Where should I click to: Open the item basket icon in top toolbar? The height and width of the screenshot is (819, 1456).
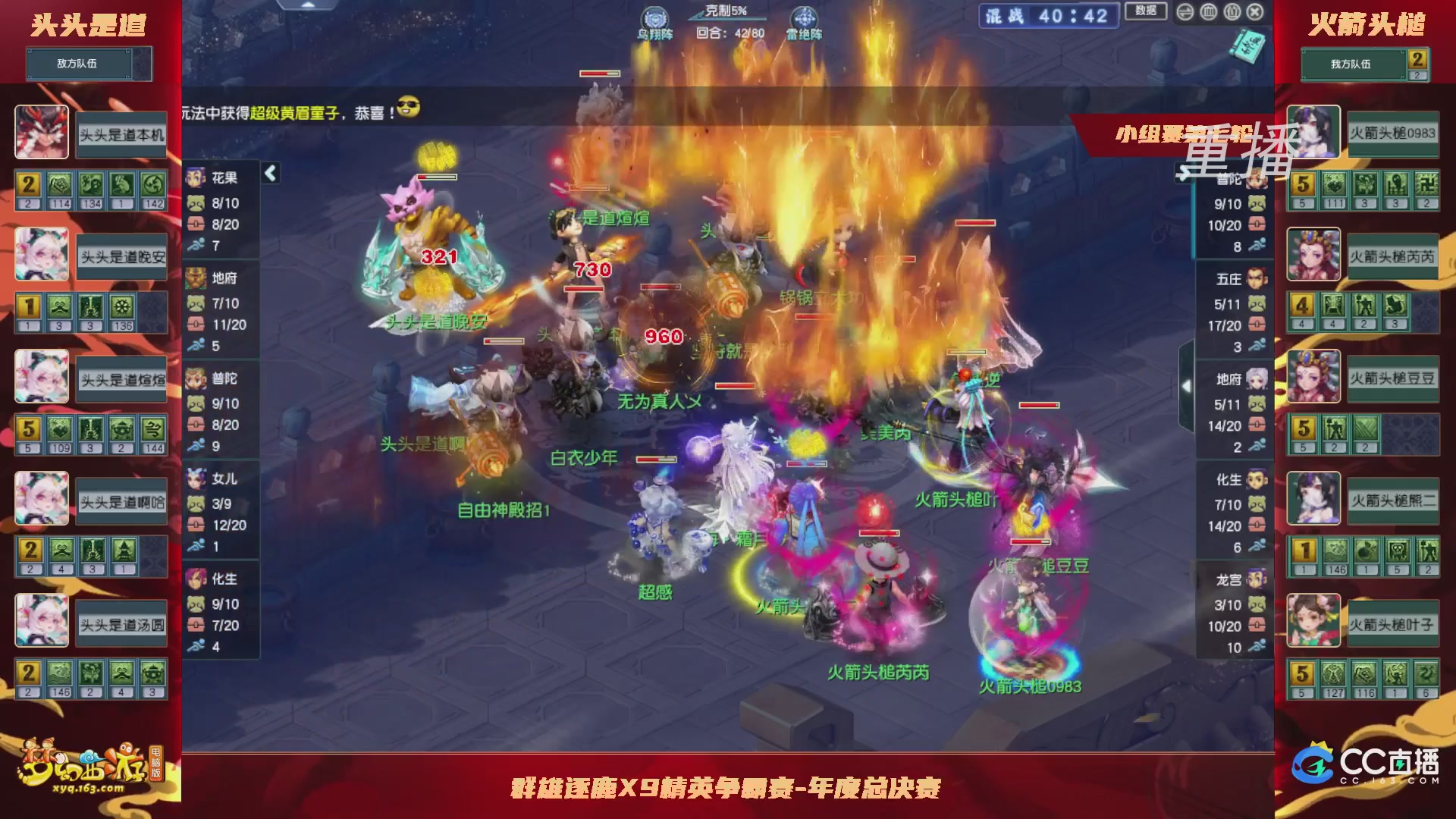1208,12
